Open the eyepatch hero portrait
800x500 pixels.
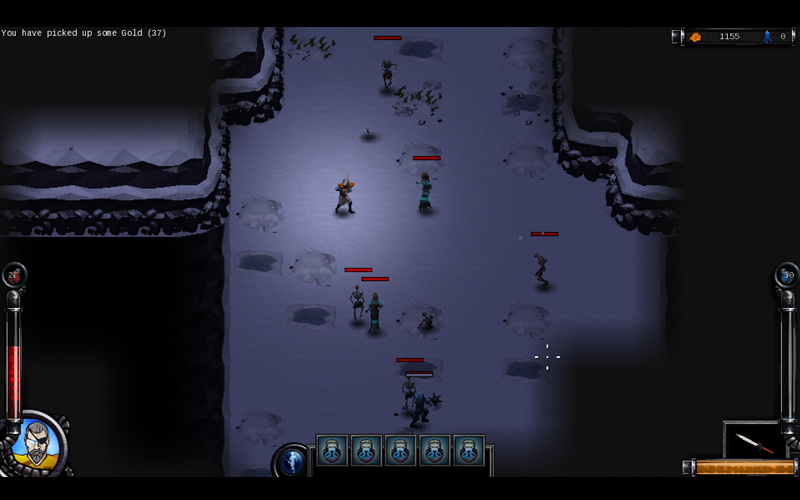tap(37, 443)
